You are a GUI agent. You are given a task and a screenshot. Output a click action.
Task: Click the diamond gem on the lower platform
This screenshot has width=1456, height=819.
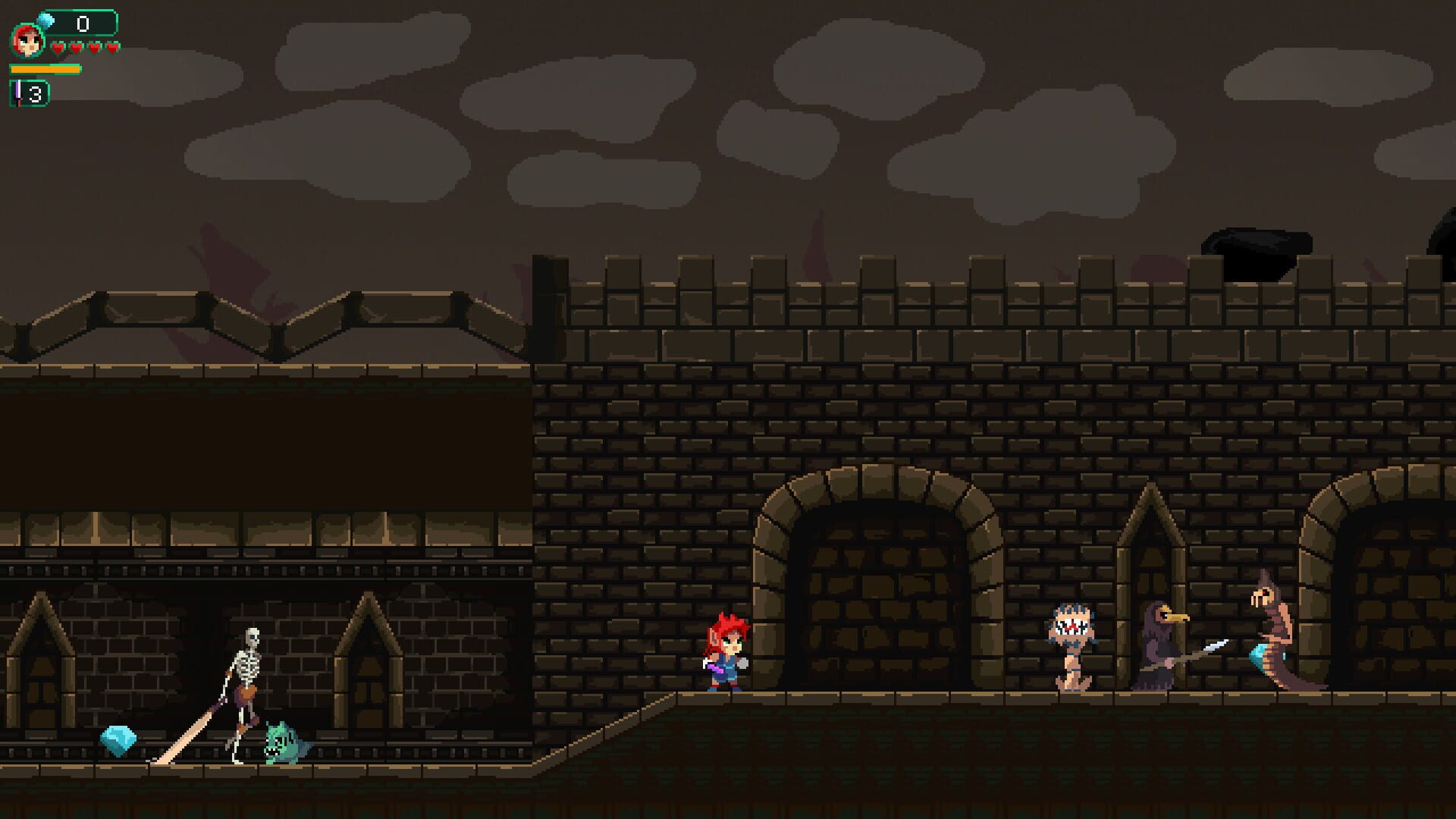pos(118,739)
